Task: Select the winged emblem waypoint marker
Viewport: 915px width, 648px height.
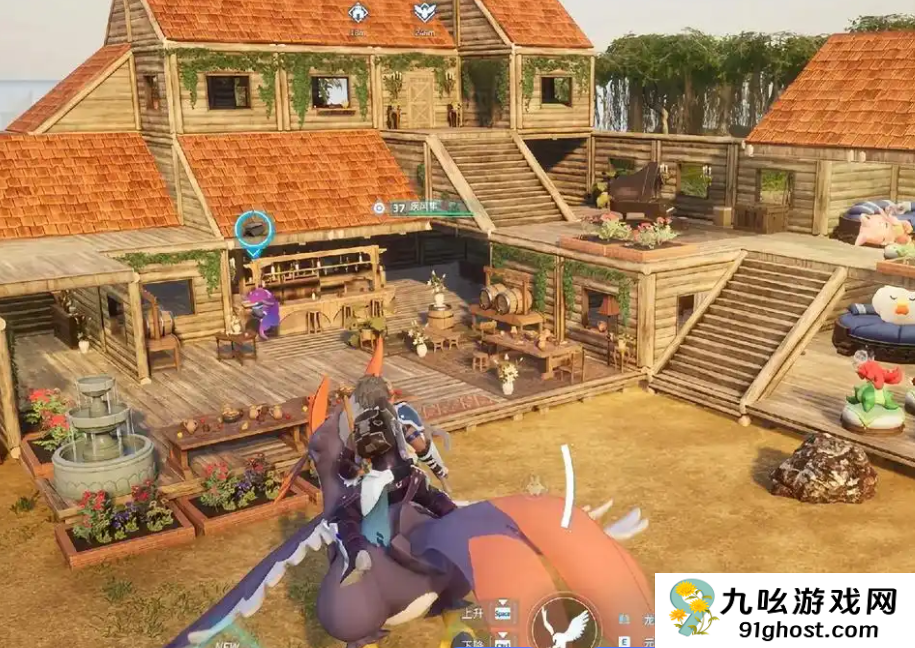Action: click(x=424, y=12)
